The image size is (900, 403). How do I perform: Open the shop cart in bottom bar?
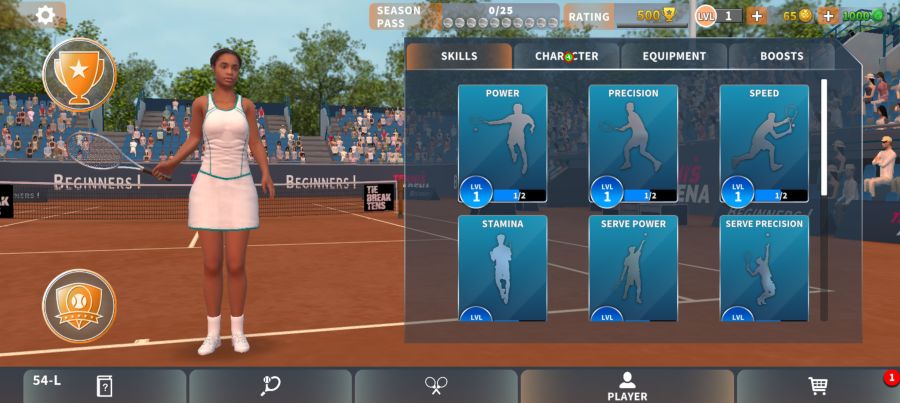[818, 386]
